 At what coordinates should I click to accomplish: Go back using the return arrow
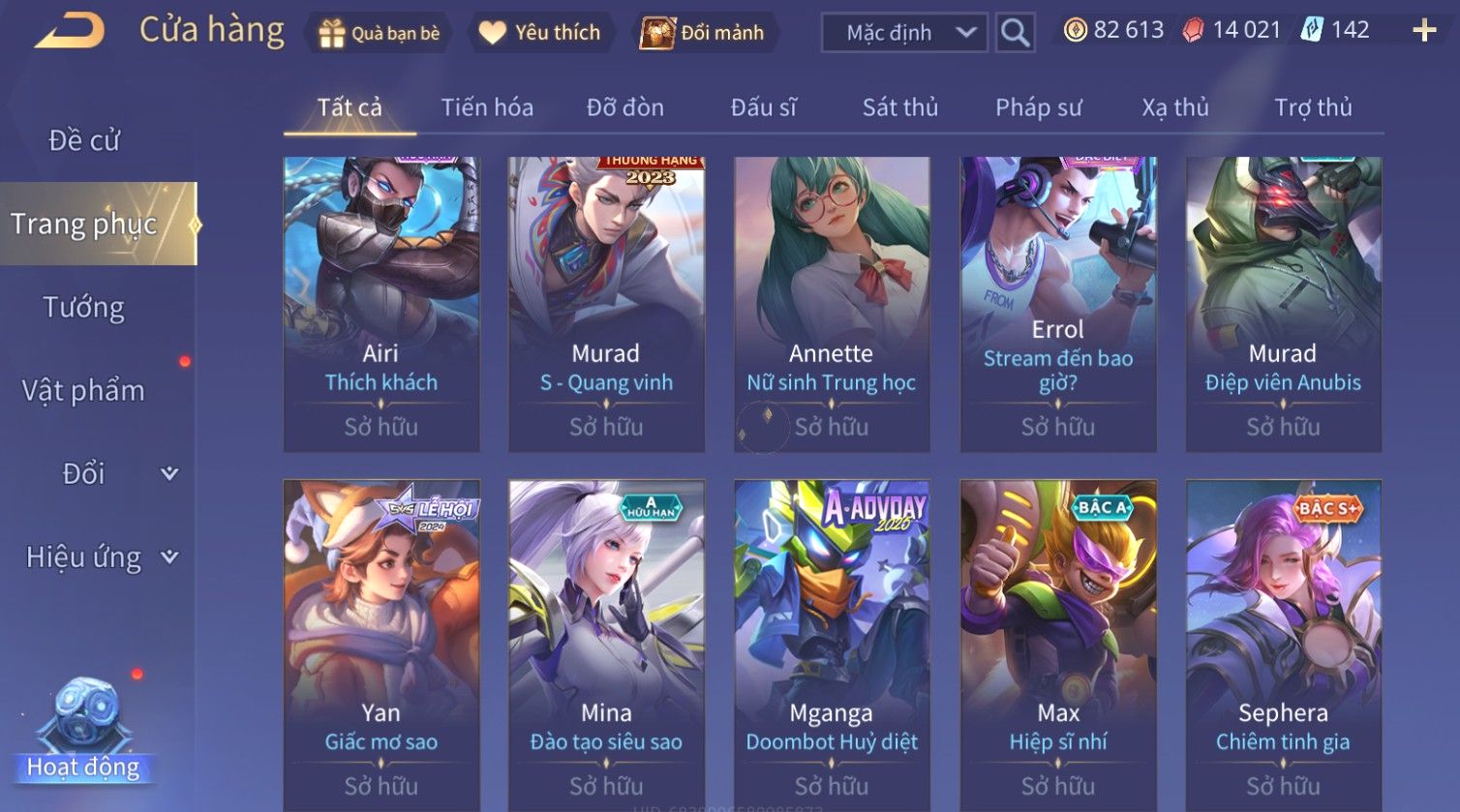click(x=70, y=31)
